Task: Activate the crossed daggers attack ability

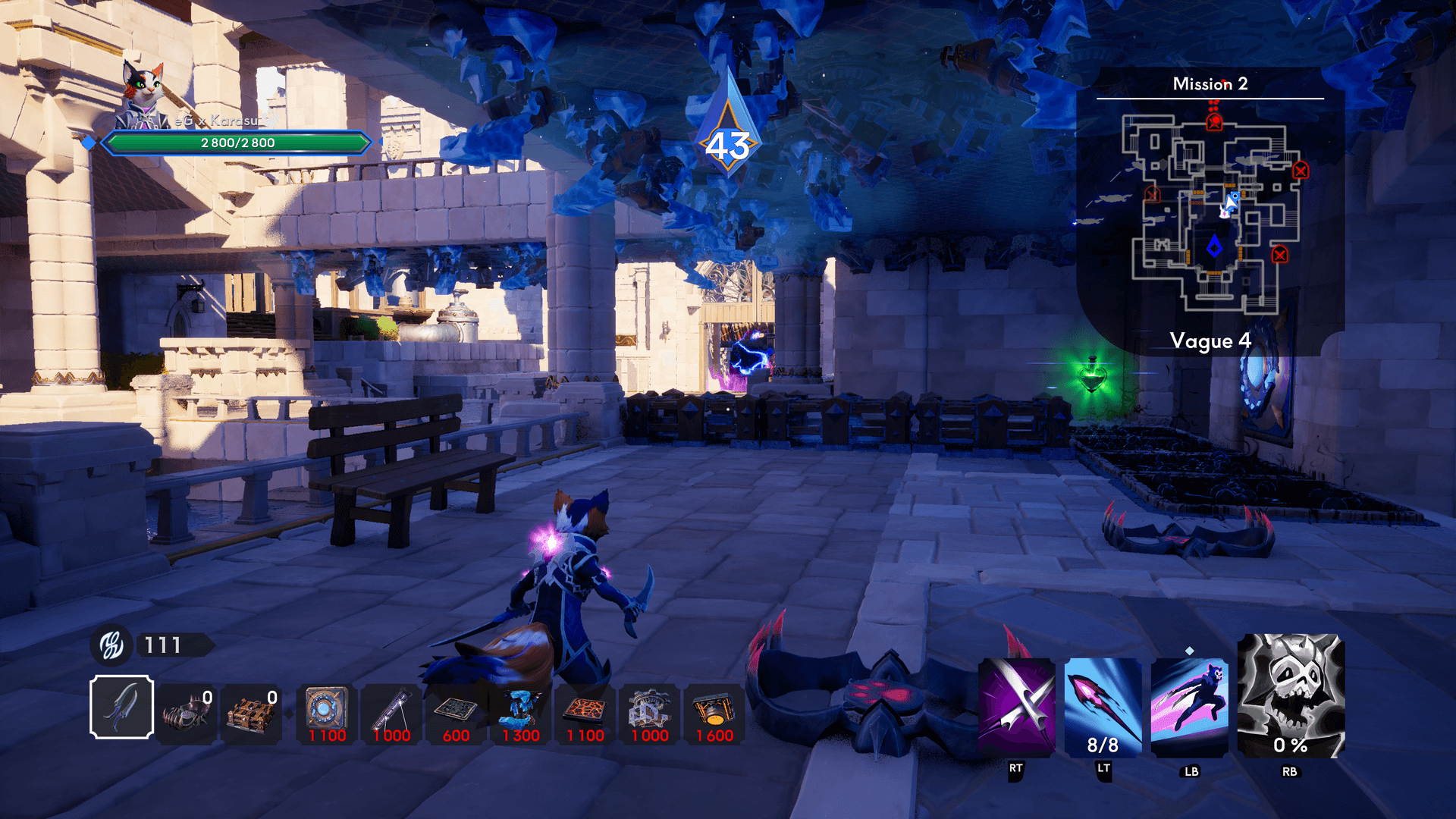Action: coord(1016,707)
